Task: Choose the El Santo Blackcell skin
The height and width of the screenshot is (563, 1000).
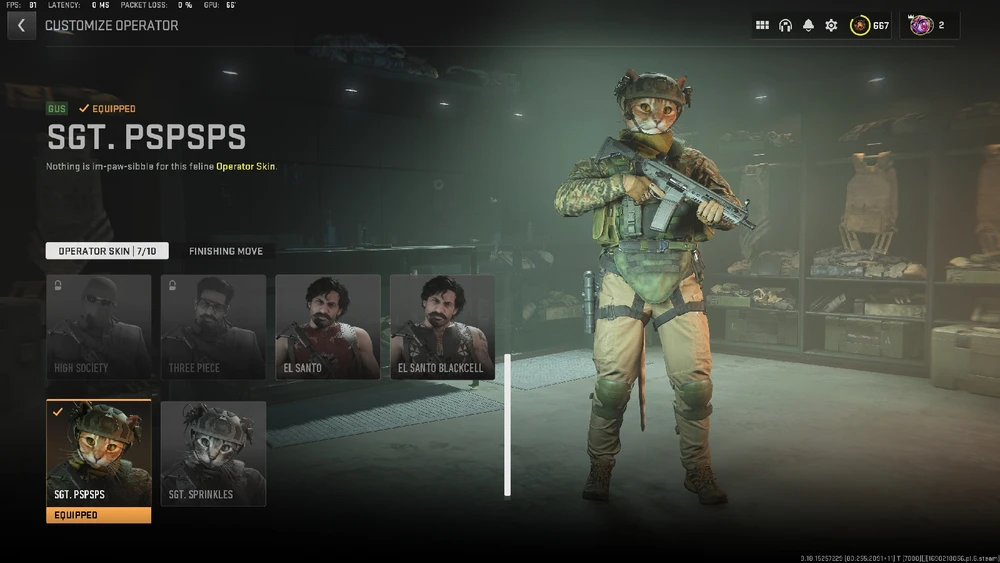Action: pos(442,327)
